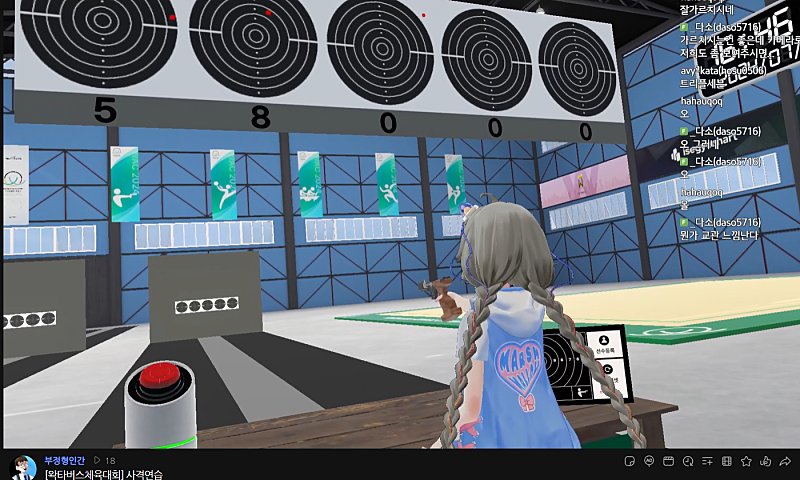Add the stream to favorites with the star
800x480 pixels.
[x=746, y=461]
